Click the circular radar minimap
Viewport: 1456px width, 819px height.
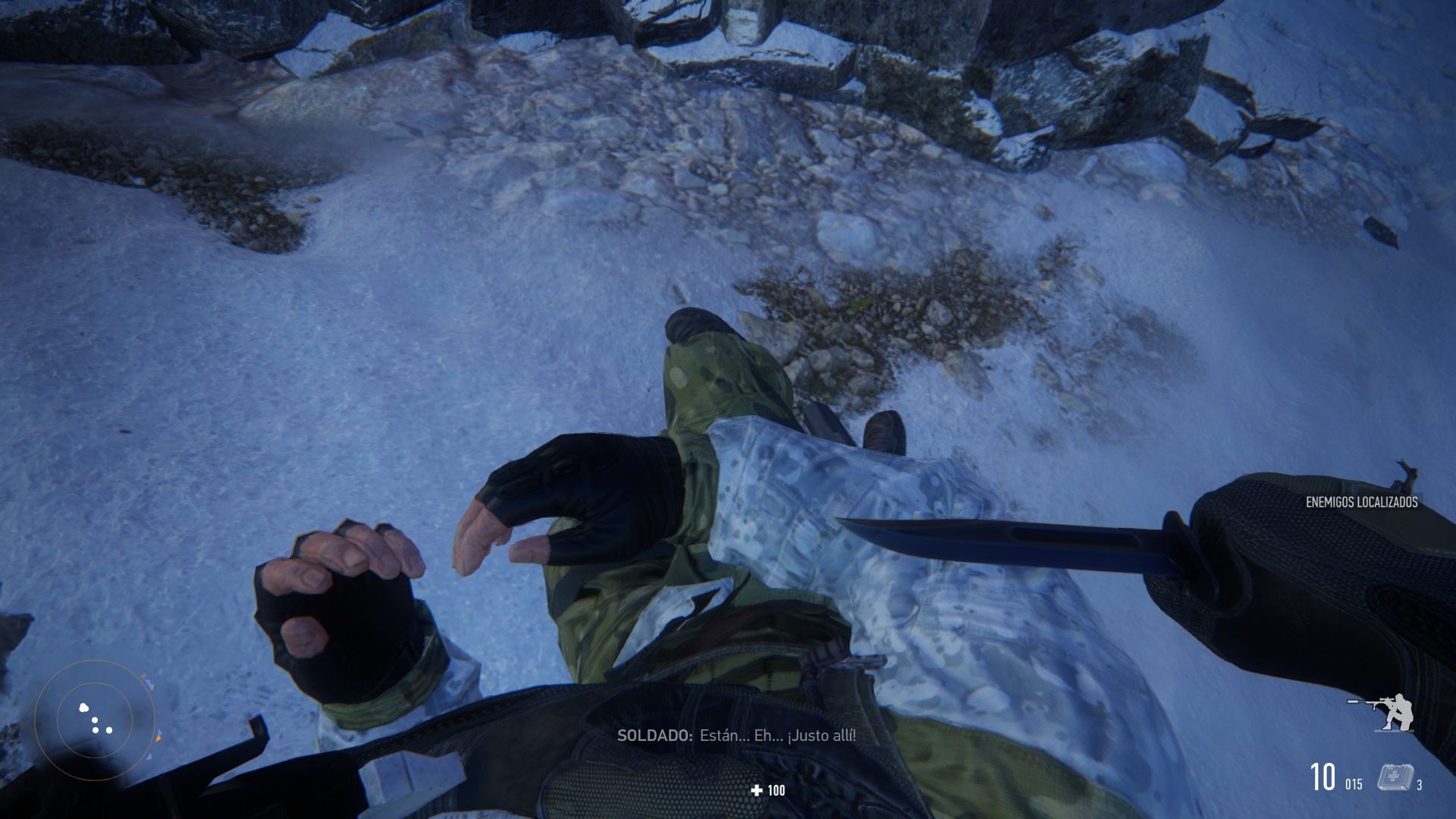click(95, 719)
